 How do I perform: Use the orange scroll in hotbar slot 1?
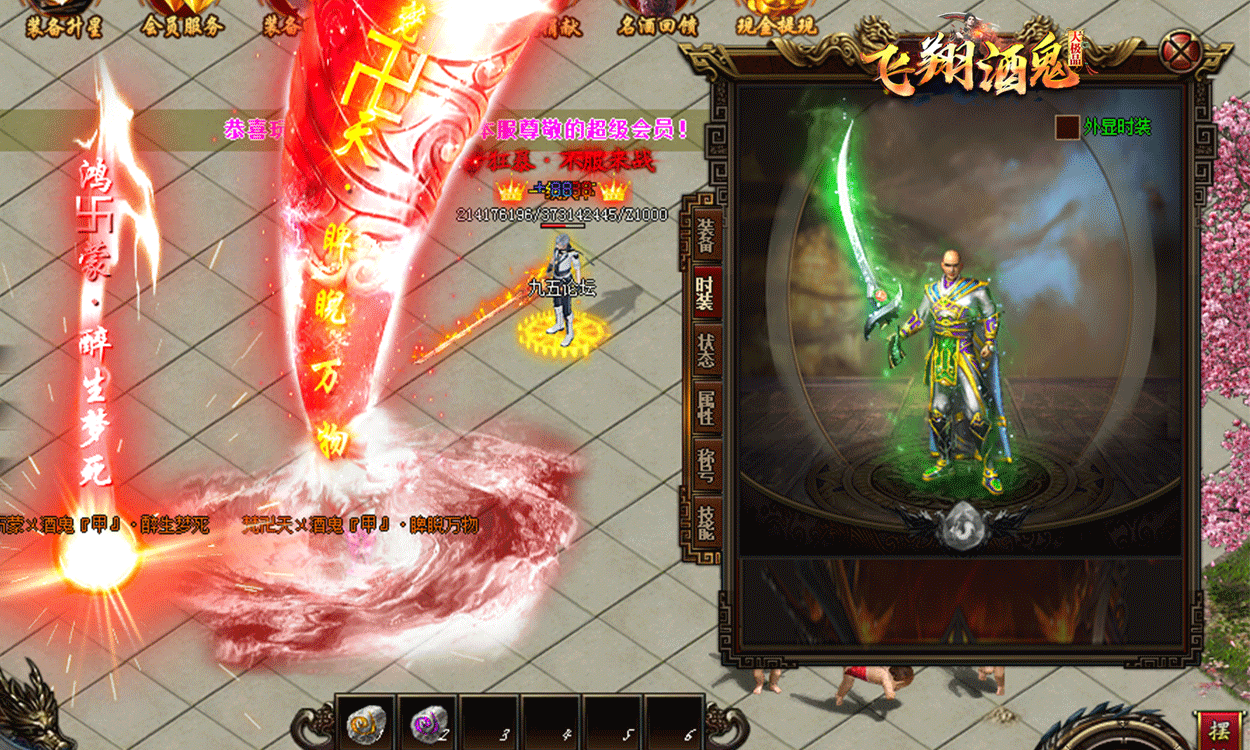click(x=366, y=722)
